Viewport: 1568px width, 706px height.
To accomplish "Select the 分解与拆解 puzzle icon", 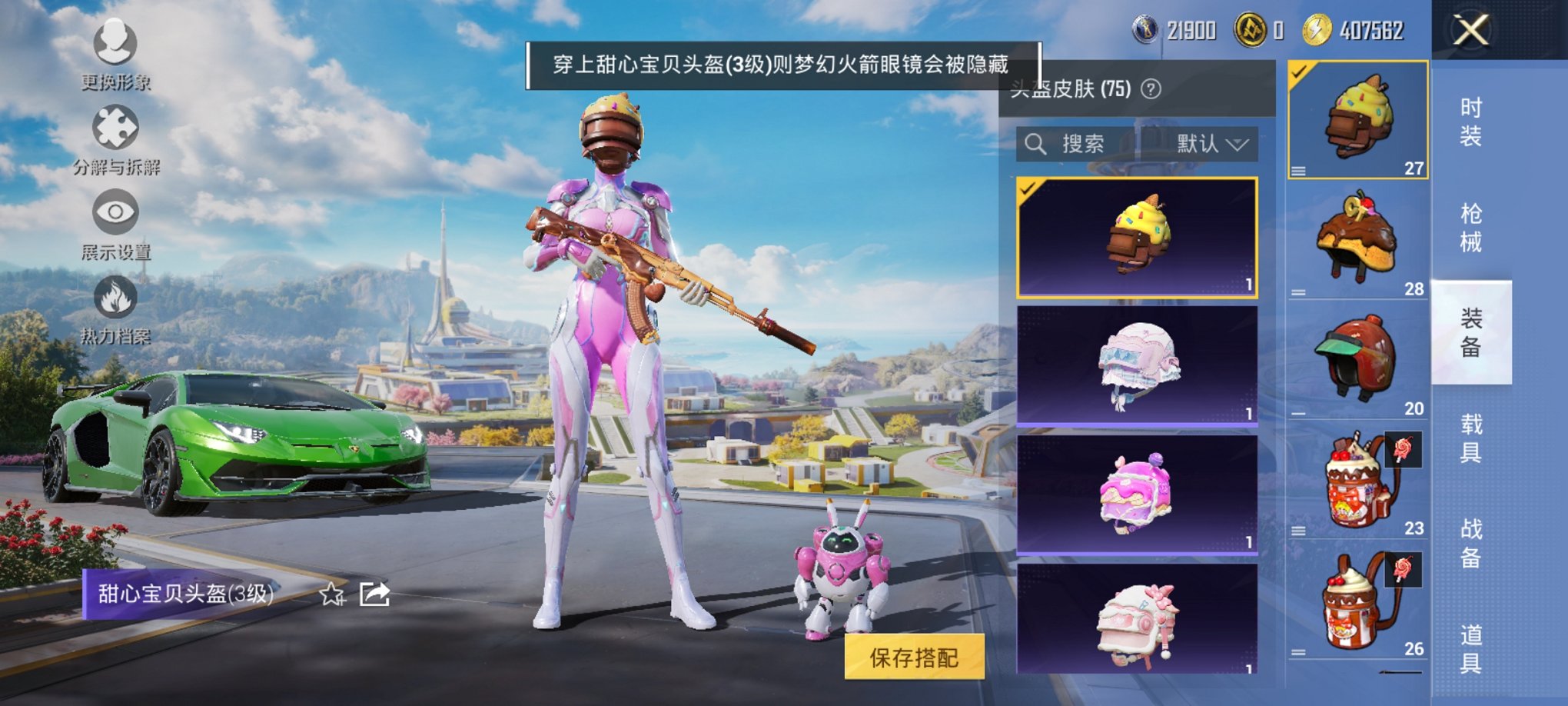I will pyautogui.click(x=114, y=127).
